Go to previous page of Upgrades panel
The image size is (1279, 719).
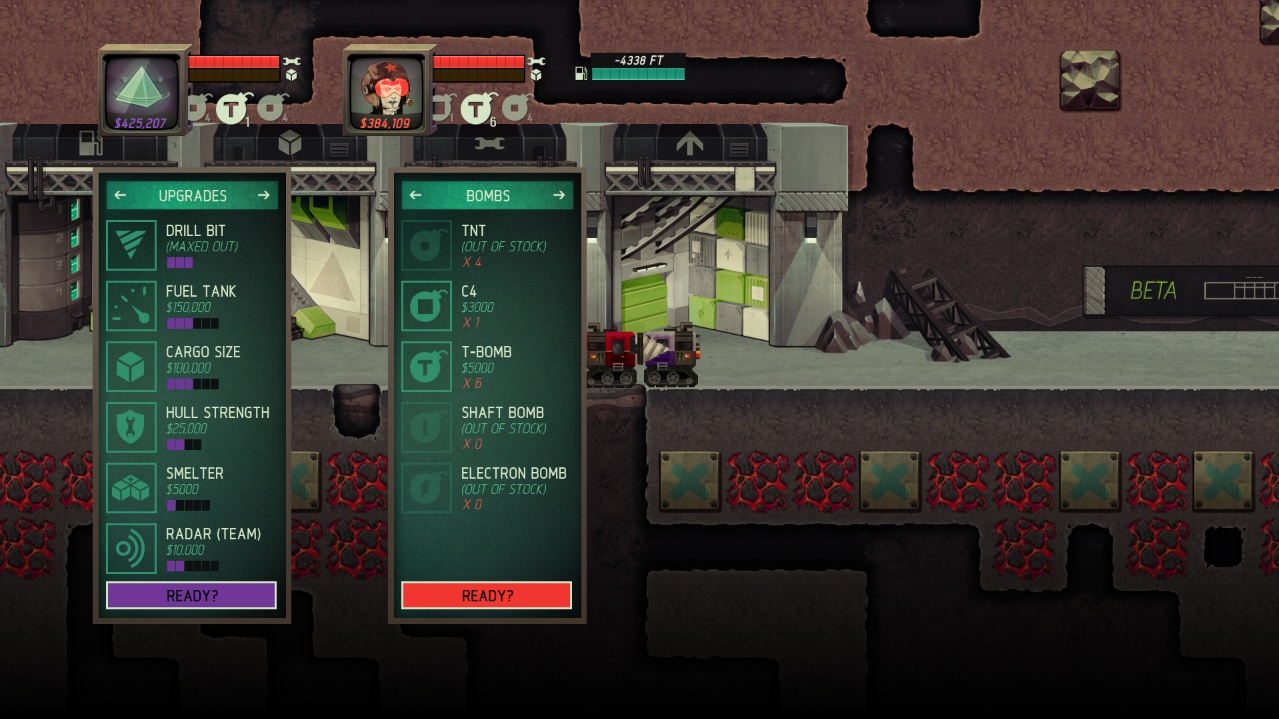120,196
